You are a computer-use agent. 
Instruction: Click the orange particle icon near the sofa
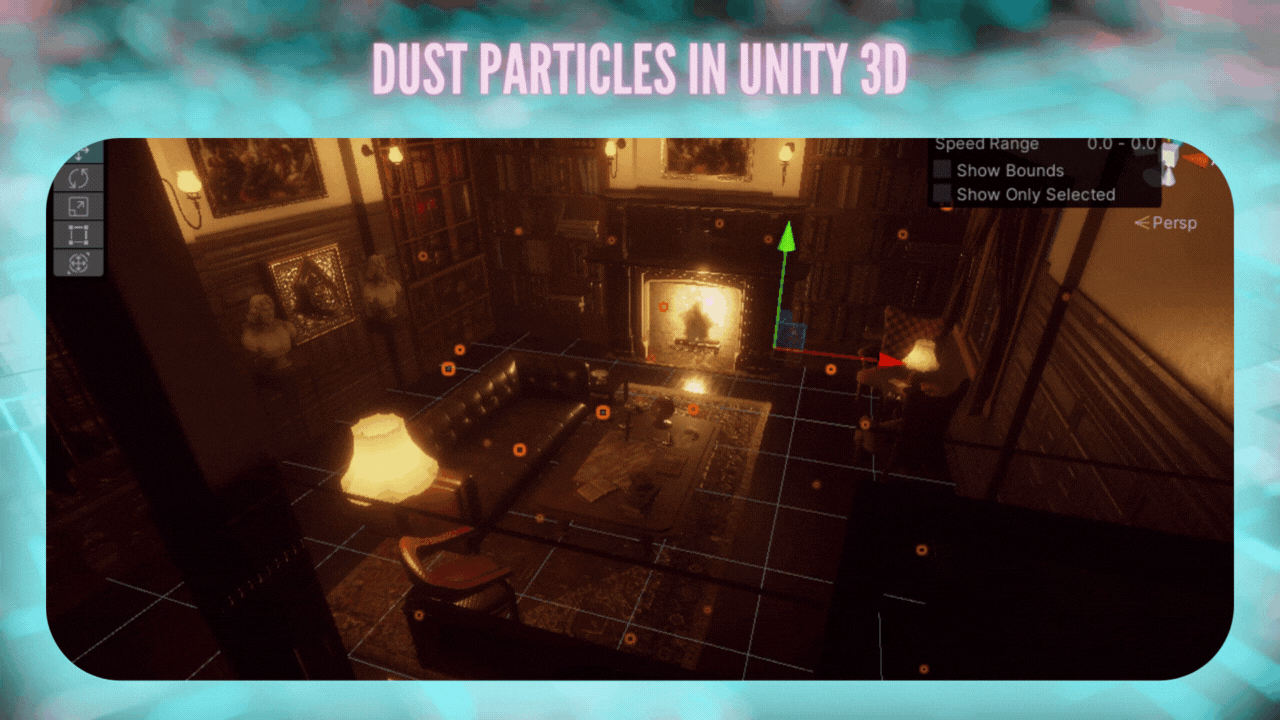tap(520, 448)
